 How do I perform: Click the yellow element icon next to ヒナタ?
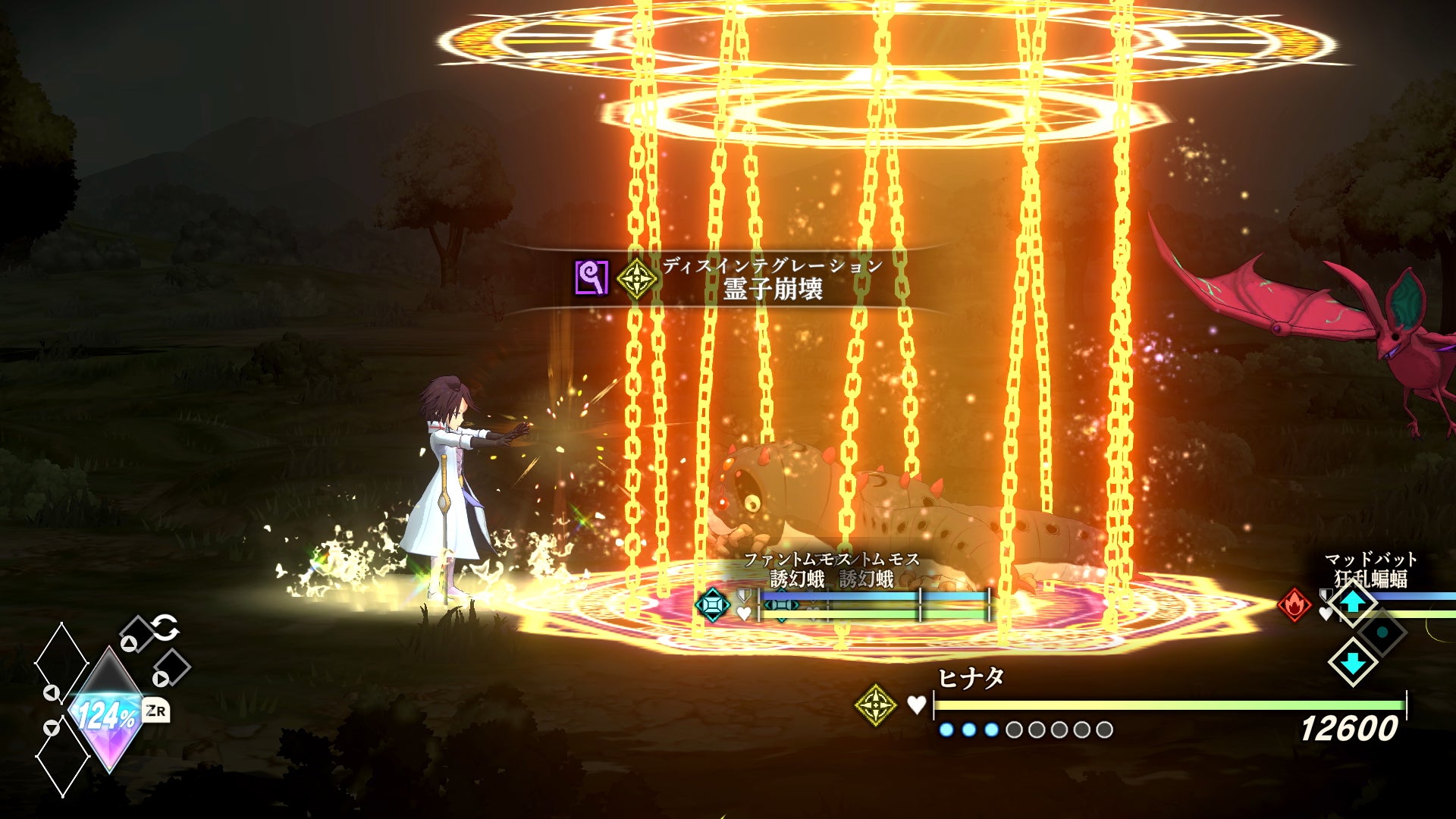(875, 704)
